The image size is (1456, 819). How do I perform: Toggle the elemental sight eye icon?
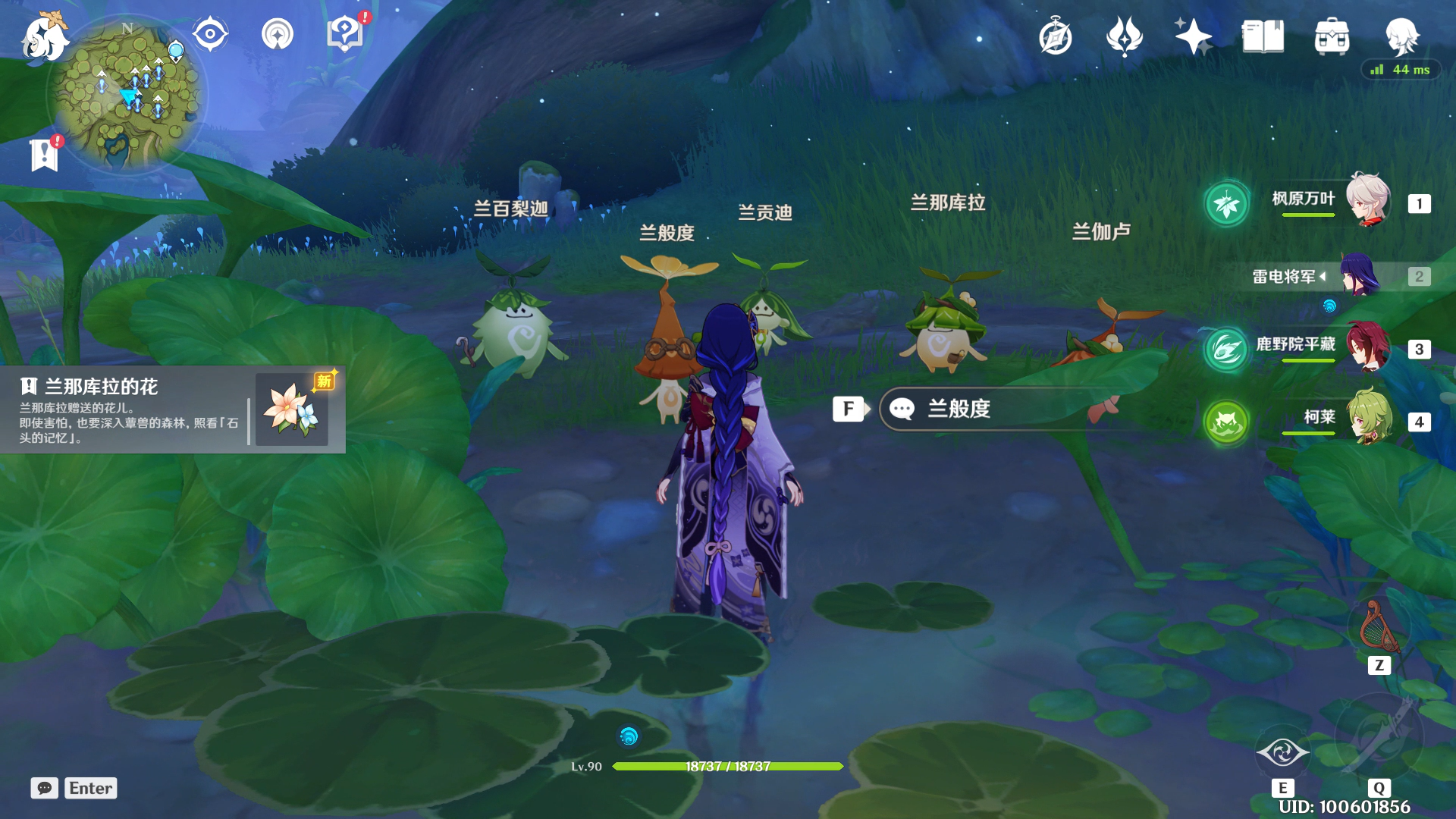210,34
